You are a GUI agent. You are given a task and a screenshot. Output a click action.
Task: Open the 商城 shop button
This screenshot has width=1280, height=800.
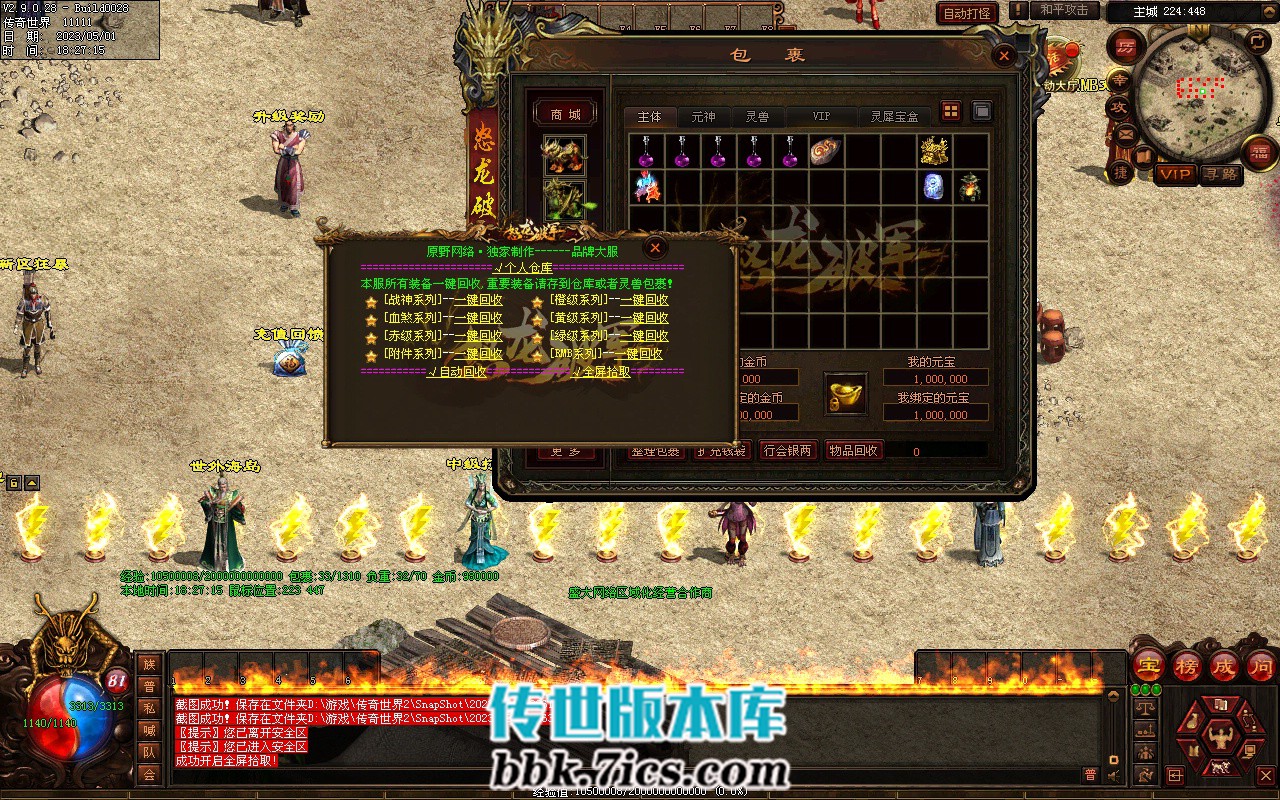[565, 114]
